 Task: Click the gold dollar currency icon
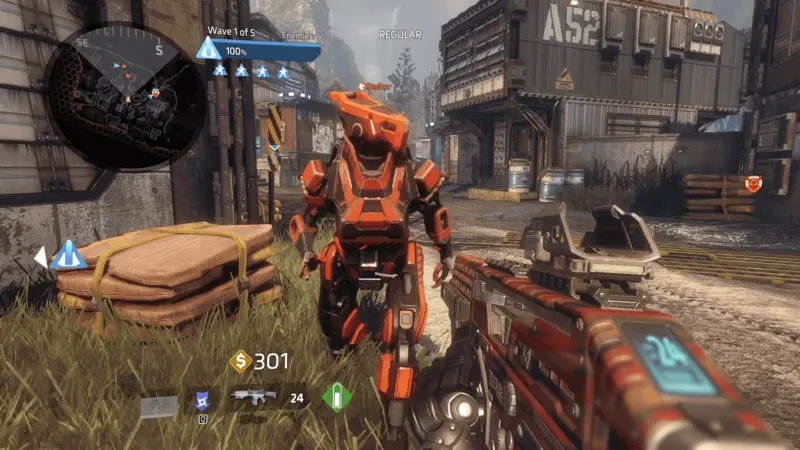point(240,361)
